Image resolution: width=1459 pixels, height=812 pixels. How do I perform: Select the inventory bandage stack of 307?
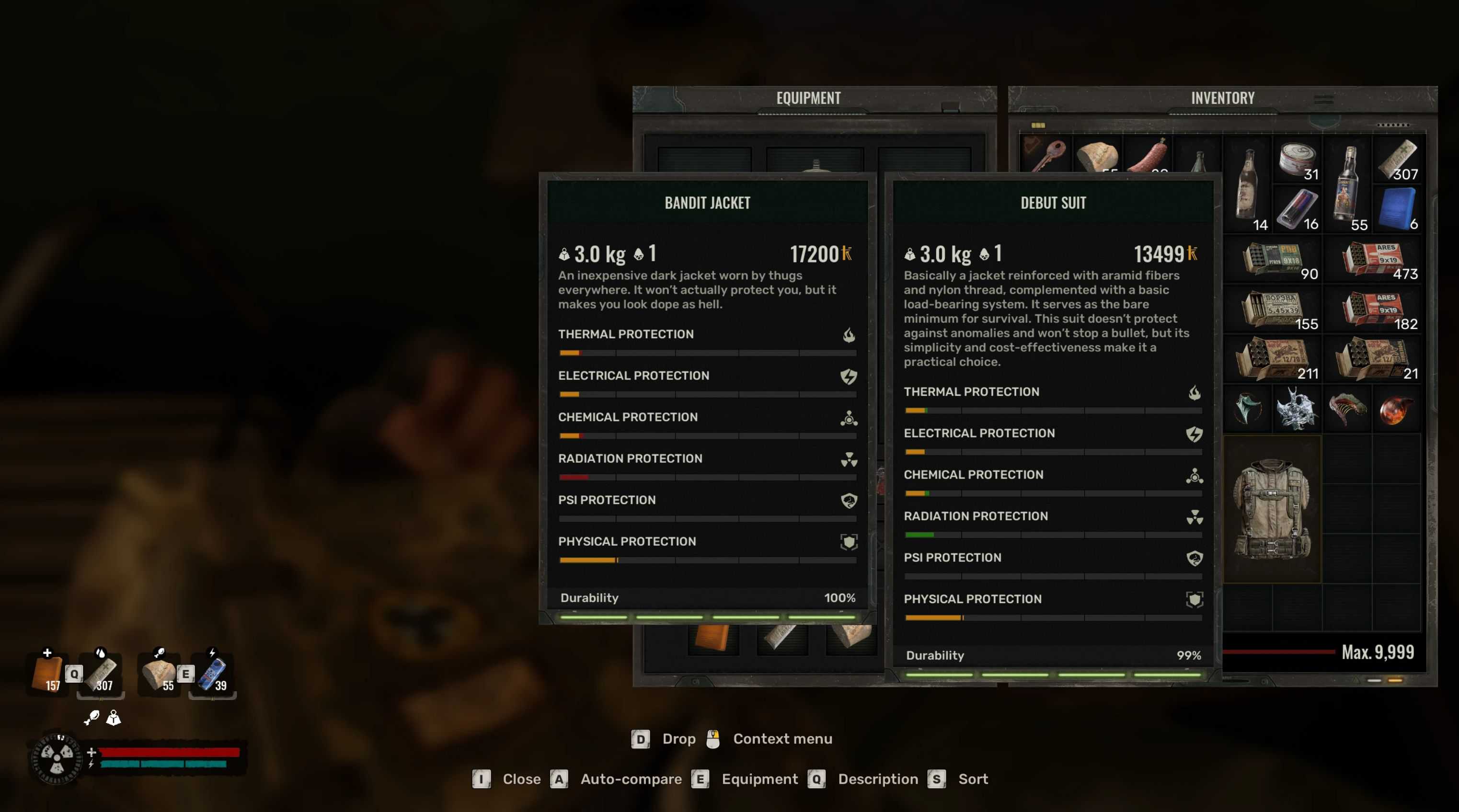point(1397,159)
